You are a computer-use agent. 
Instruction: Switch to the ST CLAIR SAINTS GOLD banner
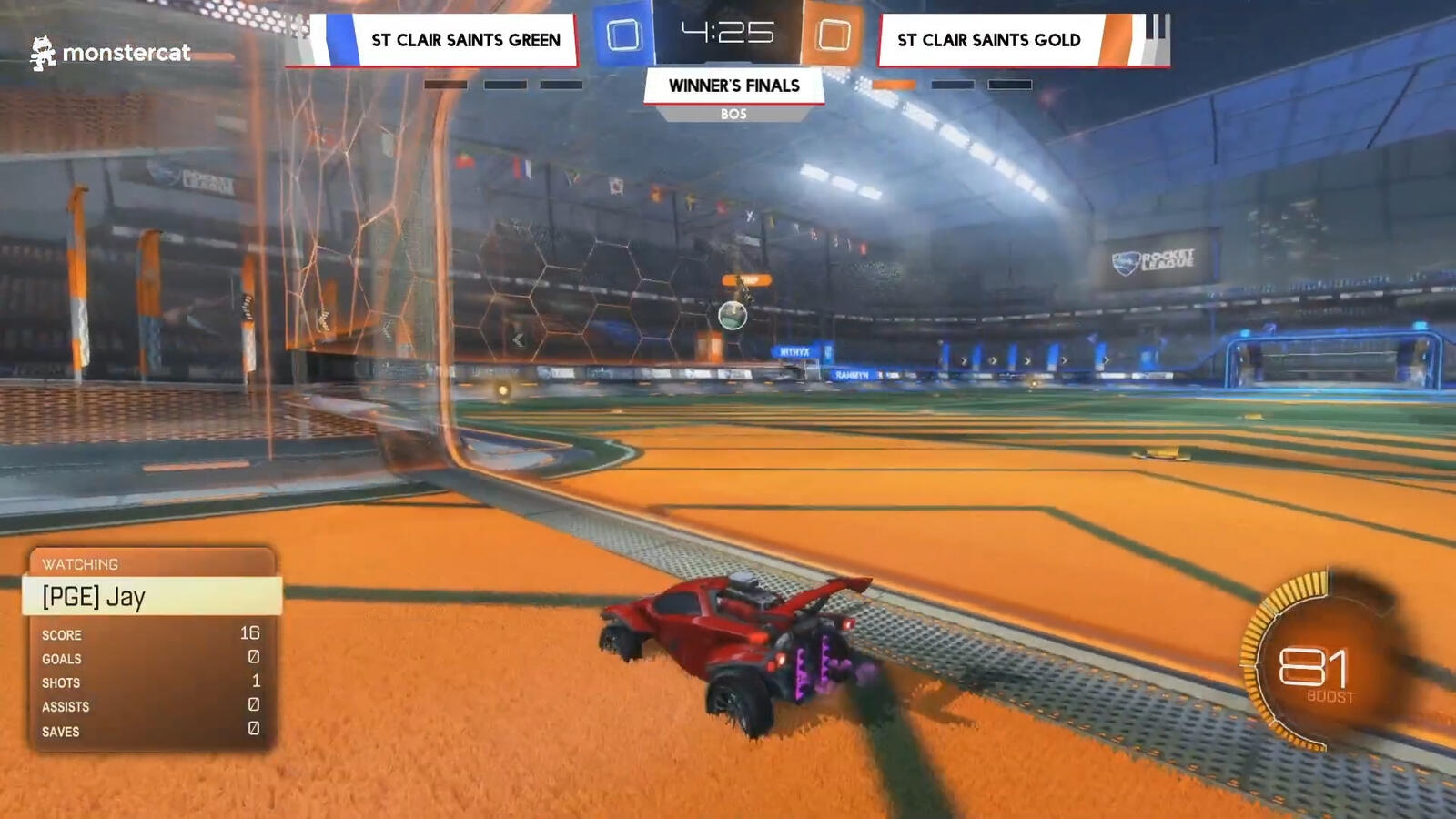coord(988,40)
